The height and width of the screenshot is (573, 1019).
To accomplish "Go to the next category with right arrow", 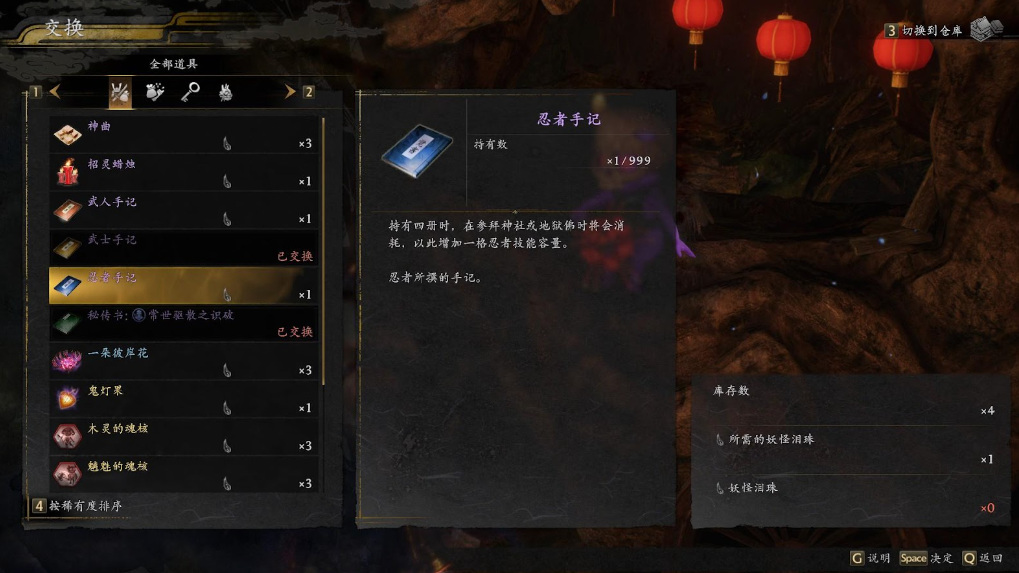I will tap(290, 92).
